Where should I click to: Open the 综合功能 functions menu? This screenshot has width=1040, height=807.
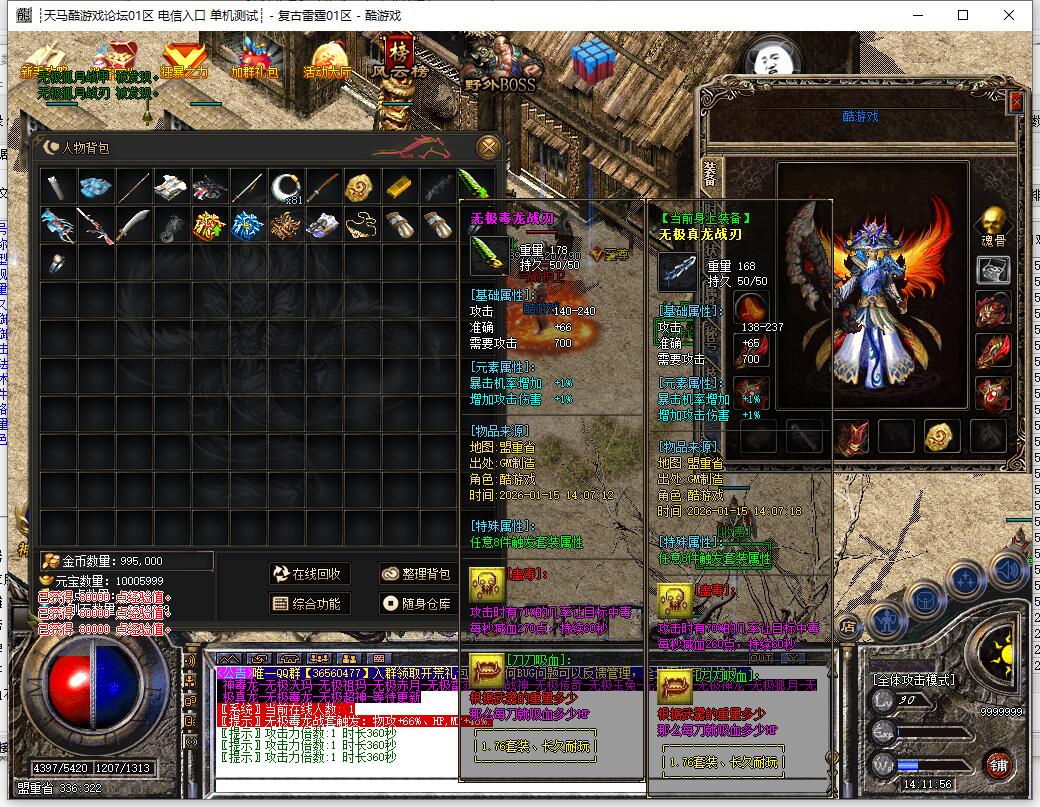pyautogui.click(x=308, y=603)
